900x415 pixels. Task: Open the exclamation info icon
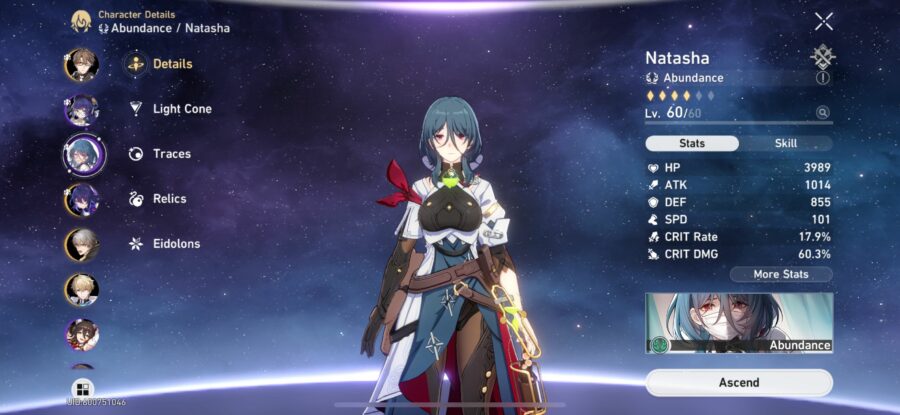(x=823, y=77)
